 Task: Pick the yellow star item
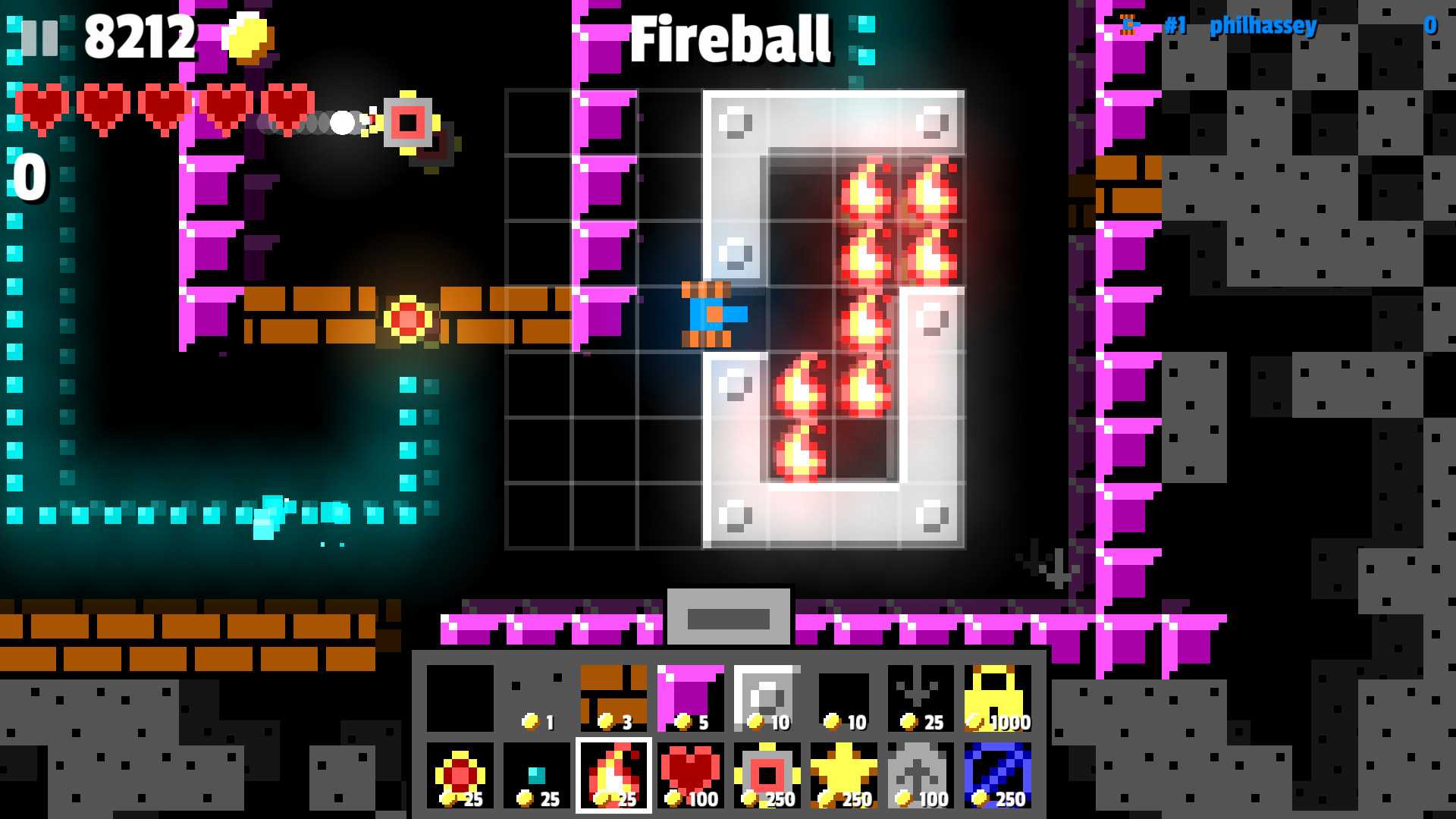(x=843, y=775)
